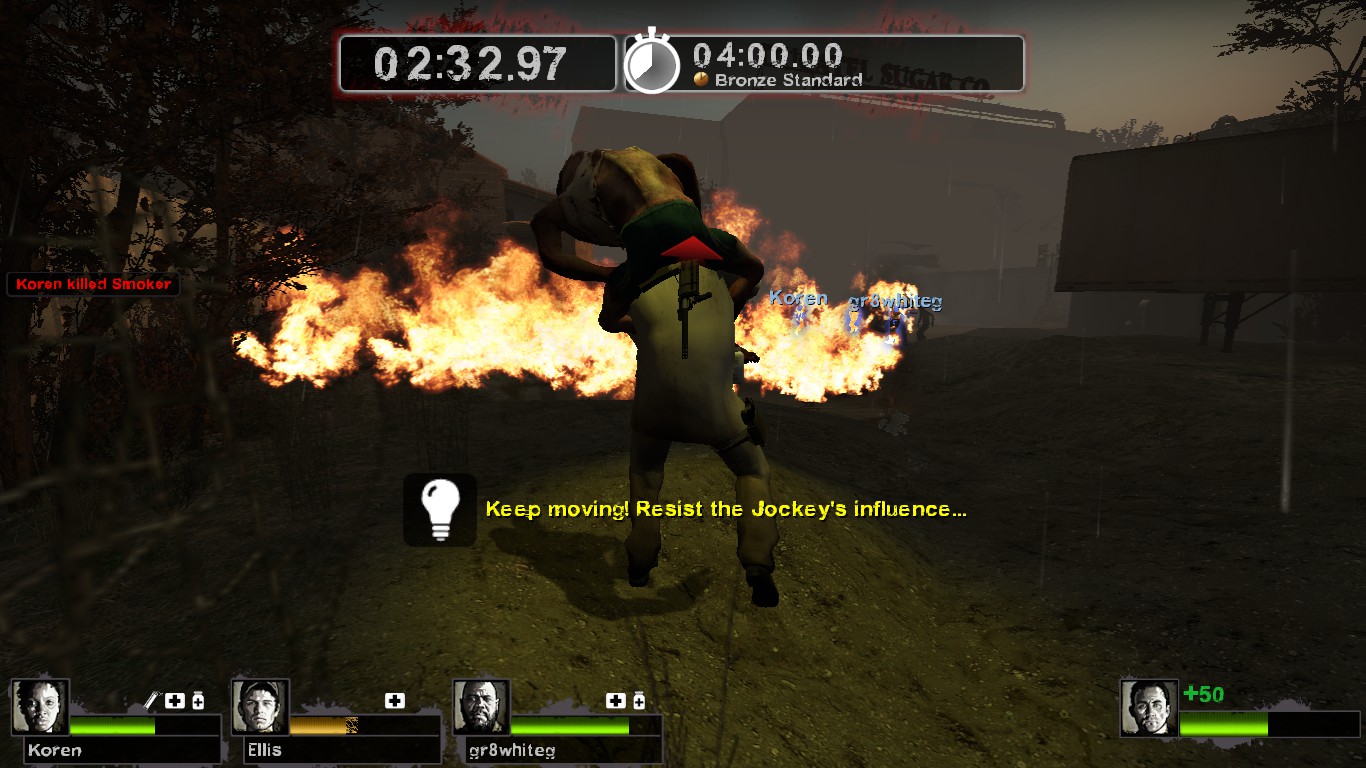Select the melee weapon icon in Koren's slot
Screen dimensions: 1366x768
[150, 698]
